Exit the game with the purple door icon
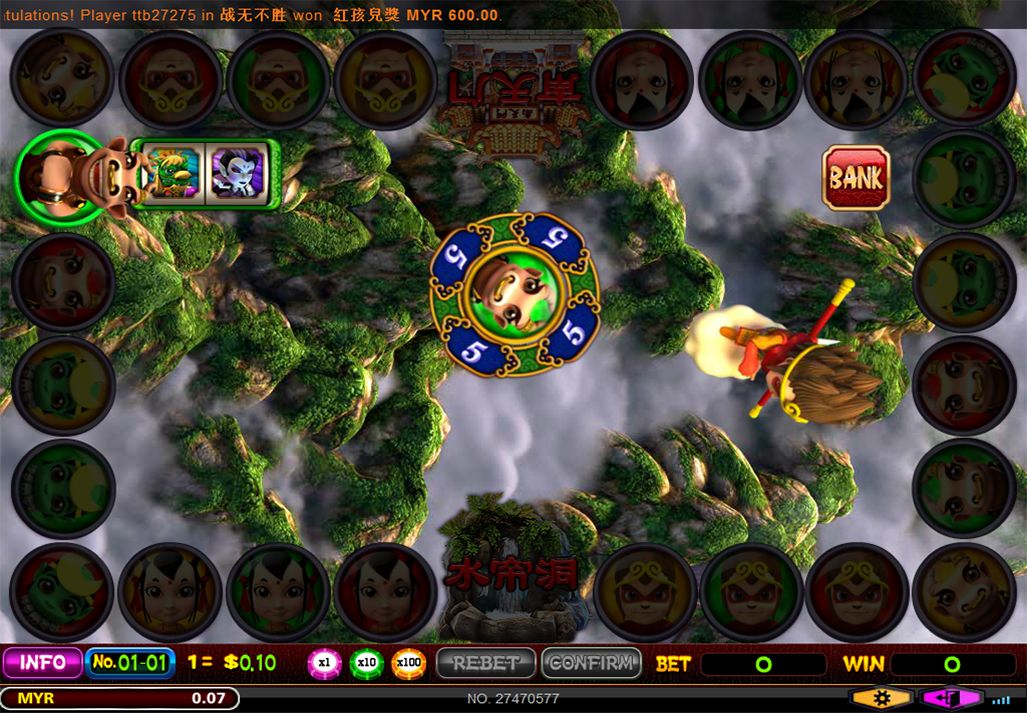The image size is (1027, 713). [x=952, y=698]
